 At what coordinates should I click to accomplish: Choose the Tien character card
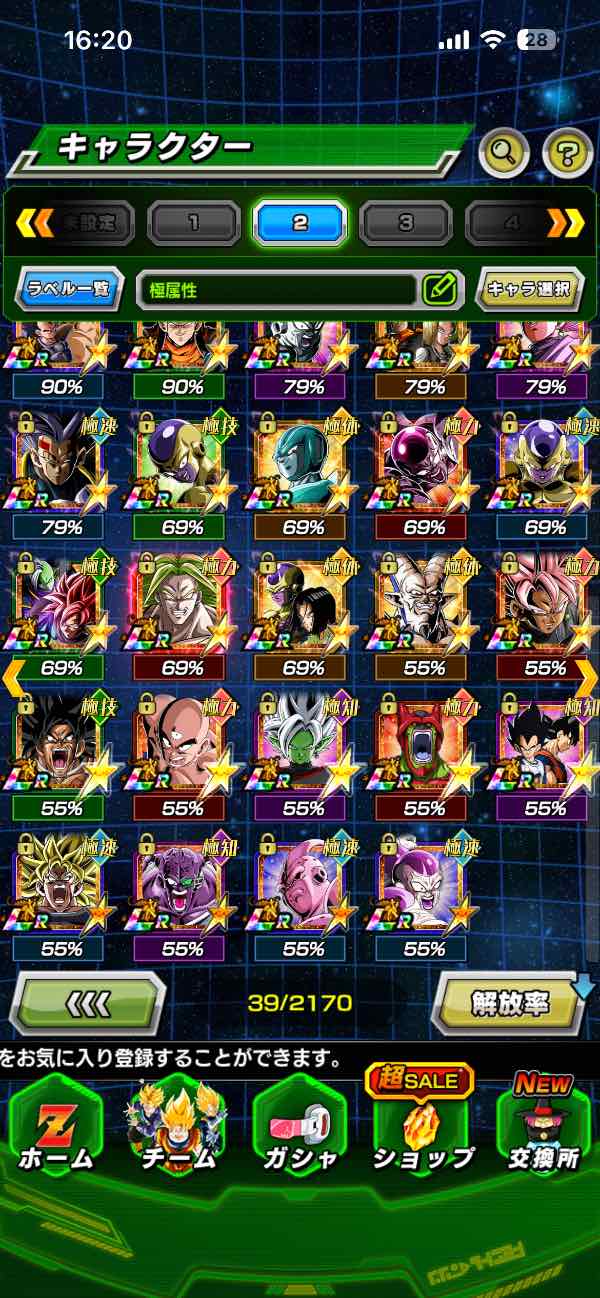(x=180, y=742)
